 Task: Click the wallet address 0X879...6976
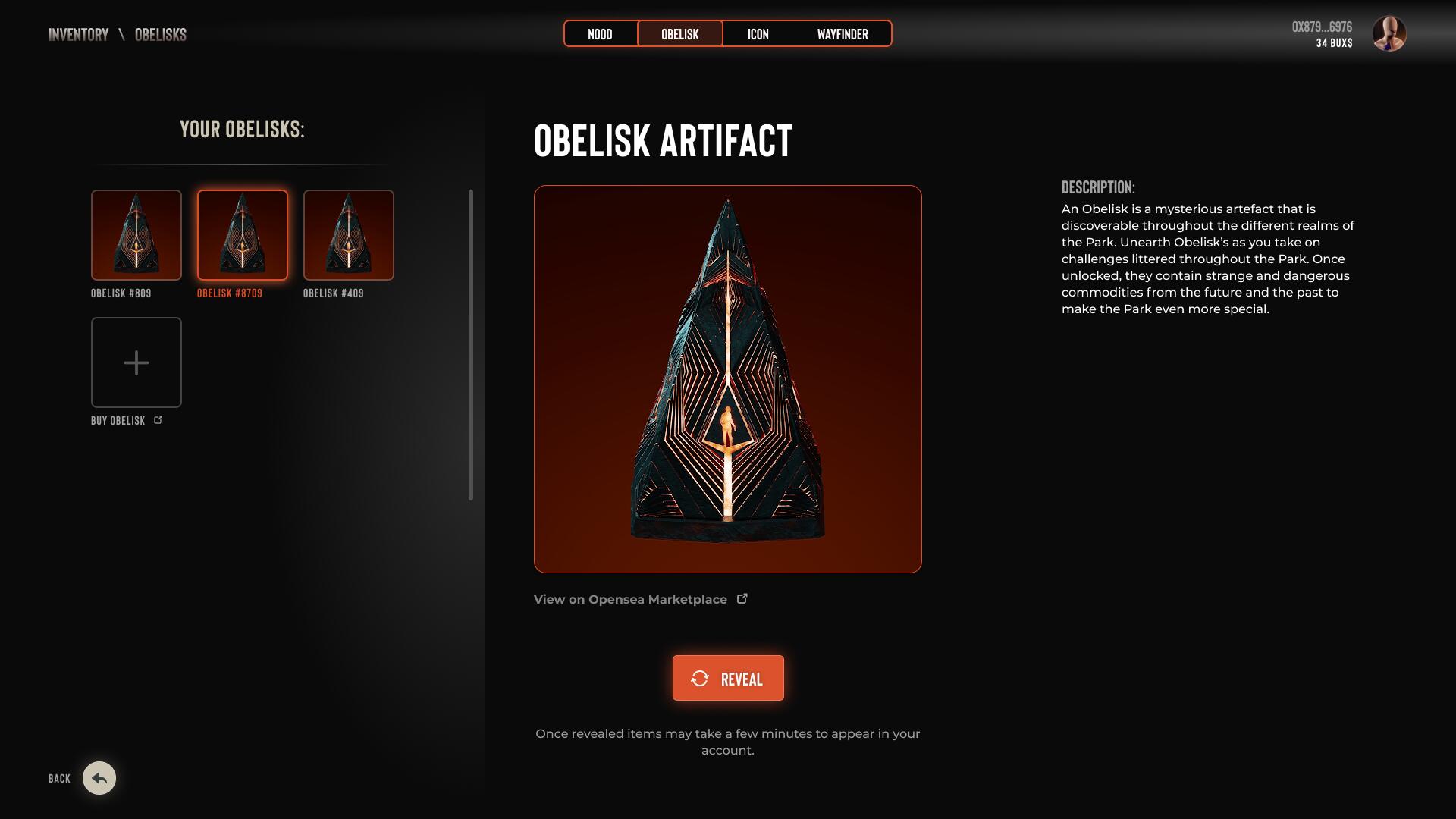pos(1322,25)
